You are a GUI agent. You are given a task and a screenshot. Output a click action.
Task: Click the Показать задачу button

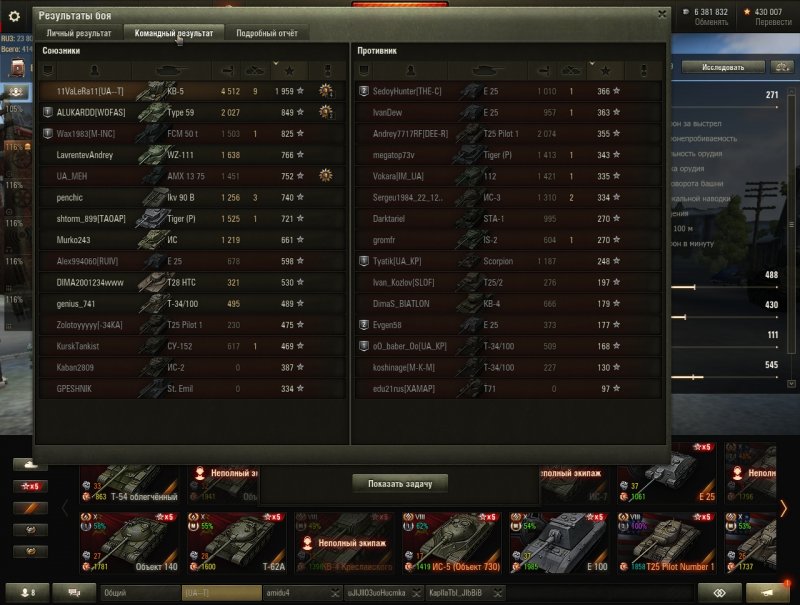click(x=399, y=483)
